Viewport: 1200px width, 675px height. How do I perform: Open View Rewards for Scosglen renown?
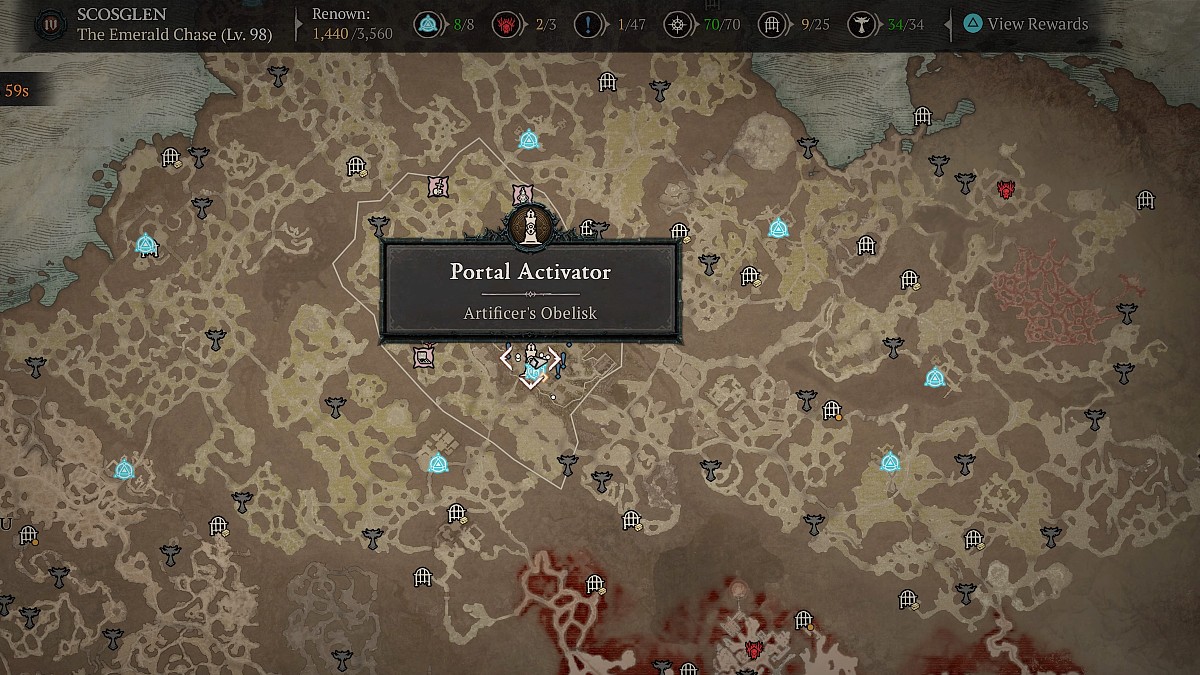coord(1027,24)
